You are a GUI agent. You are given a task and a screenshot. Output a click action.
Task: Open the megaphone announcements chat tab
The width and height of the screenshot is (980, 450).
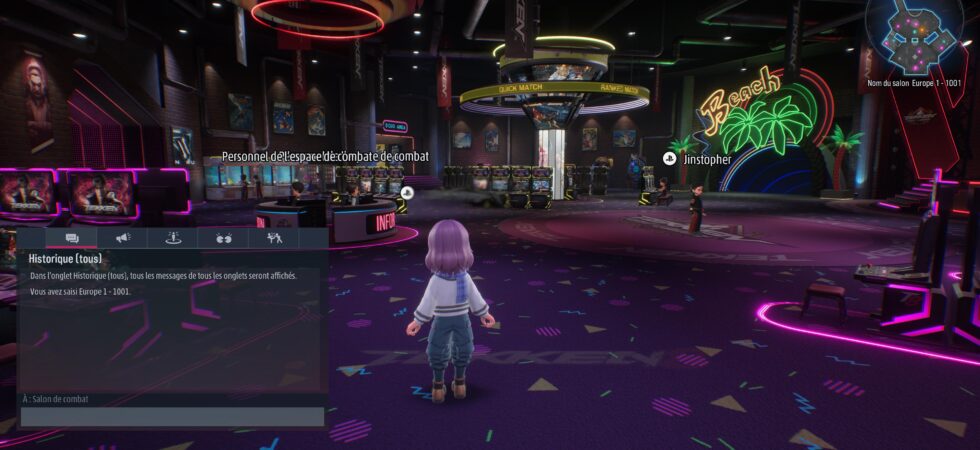tap(123, 238)
